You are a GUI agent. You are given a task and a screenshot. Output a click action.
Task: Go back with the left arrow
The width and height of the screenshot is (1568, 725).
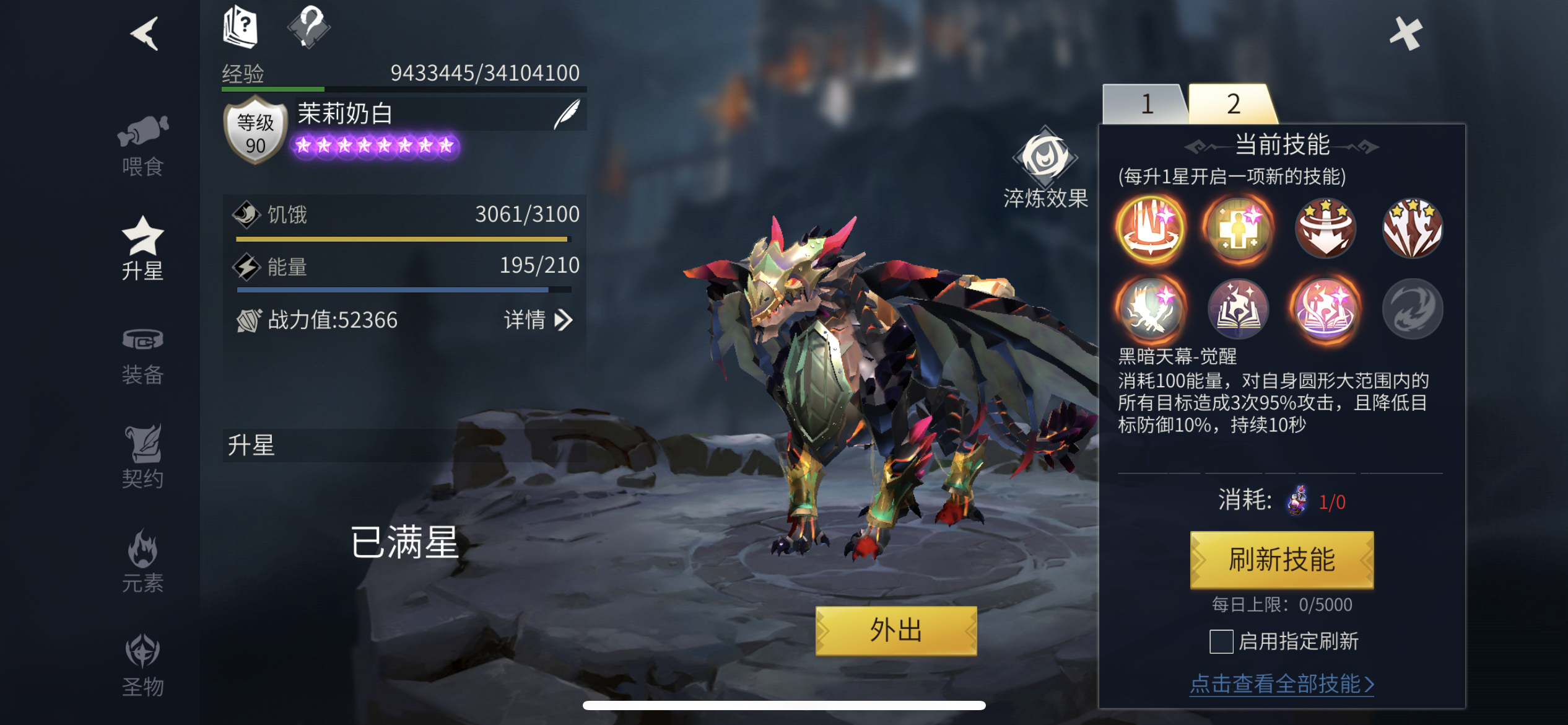(x=146, y=33)
